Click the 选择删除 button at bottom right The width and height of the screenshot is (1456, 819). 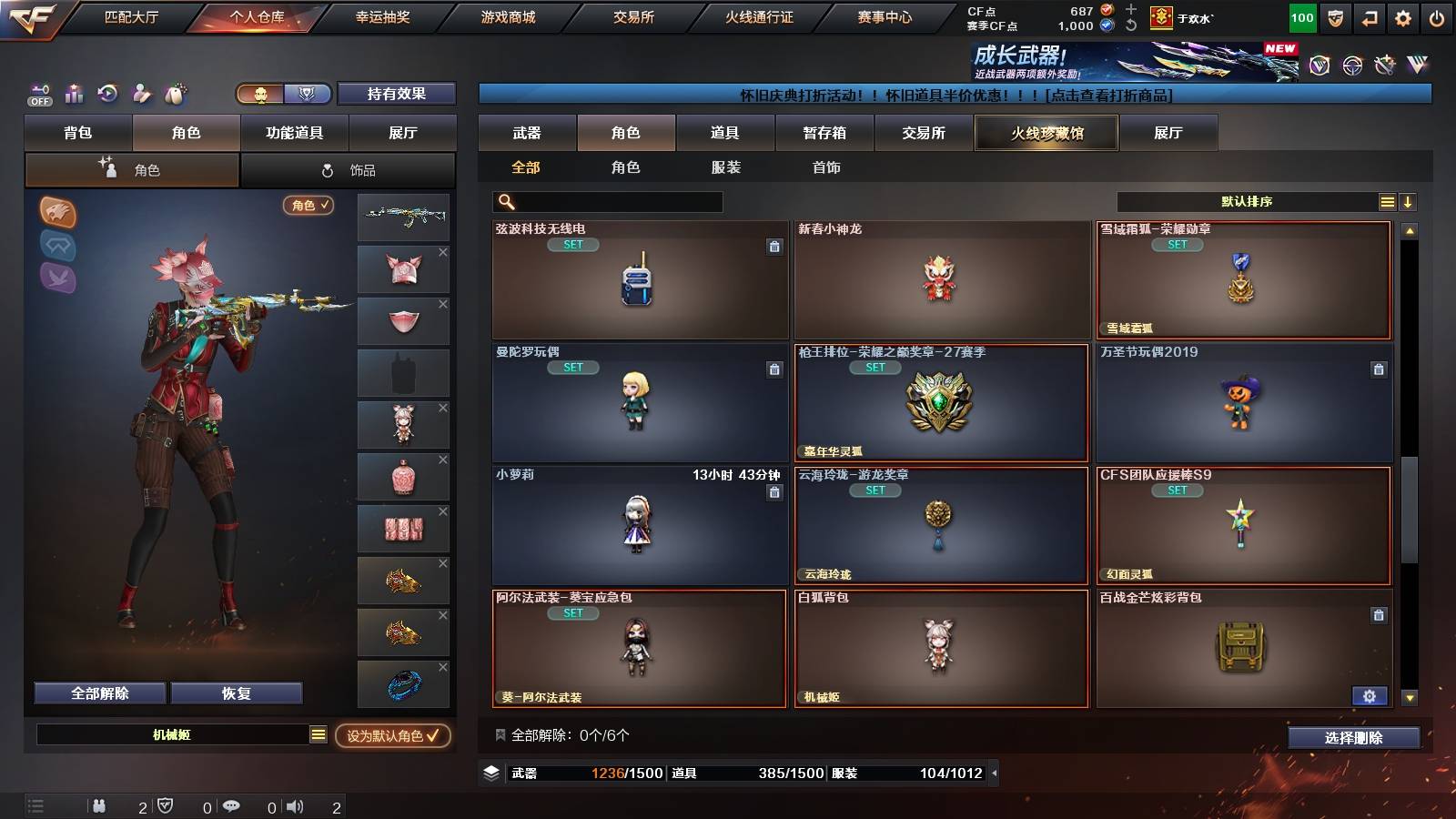point(1353,738)
